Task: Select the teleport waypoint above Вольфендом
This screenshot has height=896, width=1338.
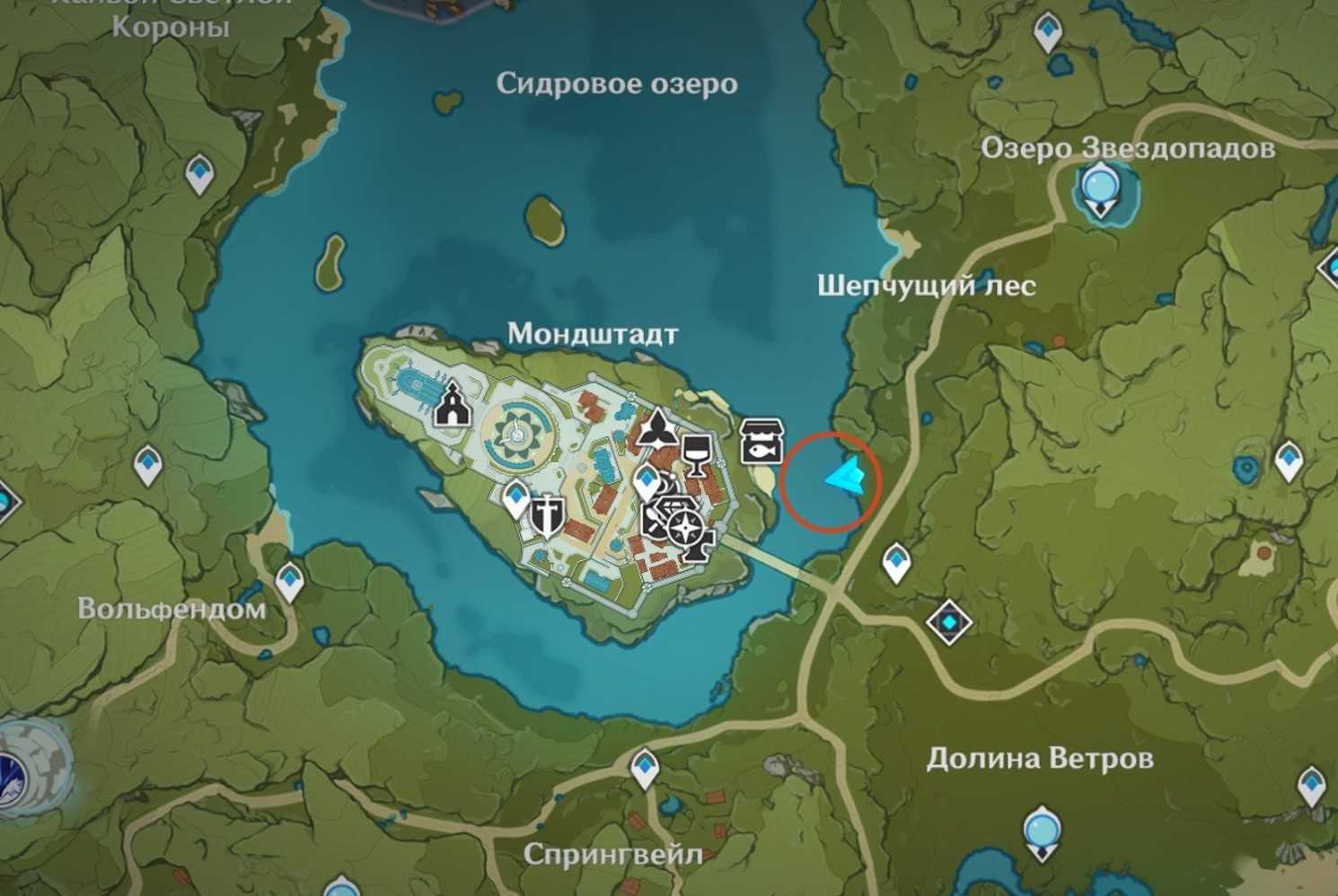Action: coord(288,581)
